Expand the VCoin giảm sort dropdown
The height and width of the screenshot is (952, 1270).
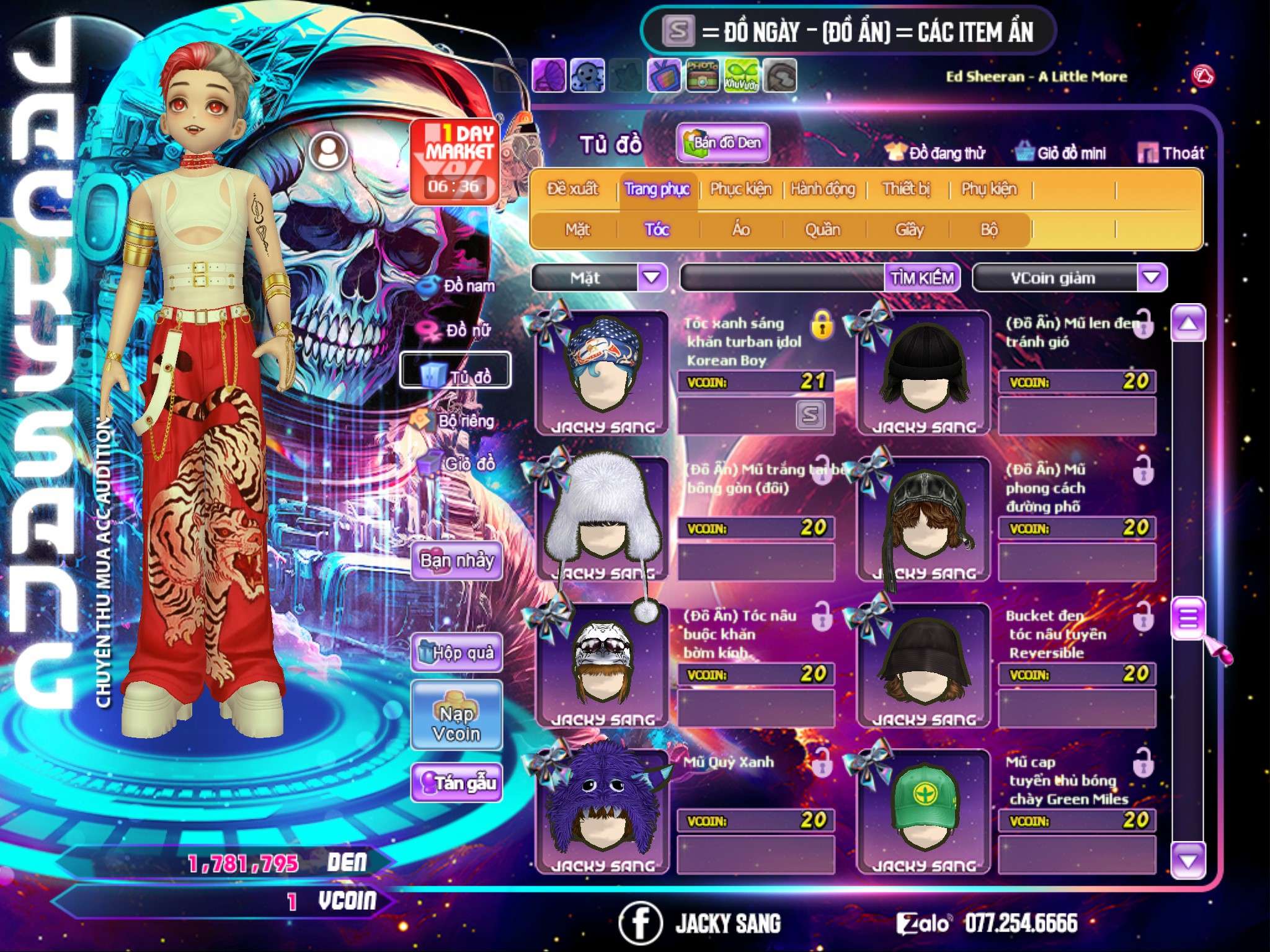click(x=1152, y=278)
